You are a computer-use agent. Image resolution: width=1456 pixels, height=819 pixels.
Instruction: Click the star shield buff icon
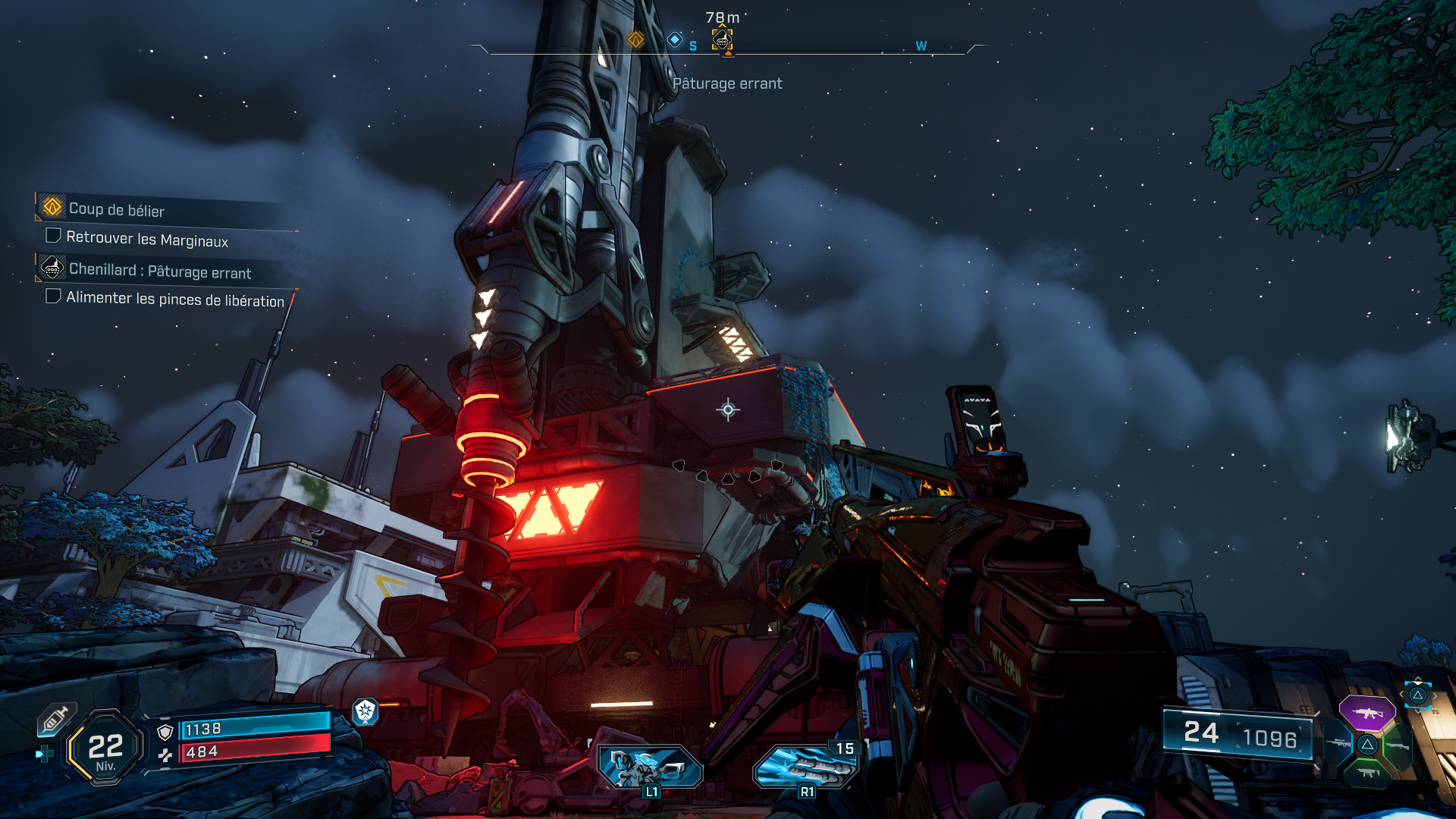(366, 711)
